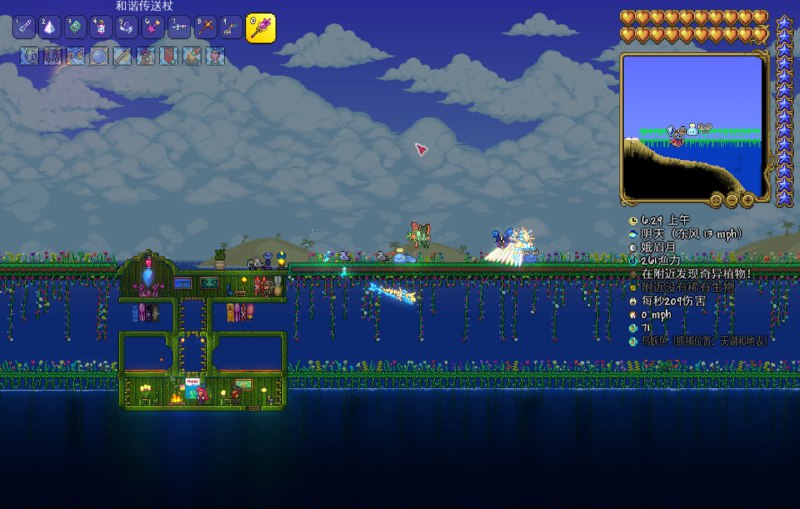Select the orange hammer in hotbar slot 8
Screen dimensions: 800x509
click(x=205, y=27)
